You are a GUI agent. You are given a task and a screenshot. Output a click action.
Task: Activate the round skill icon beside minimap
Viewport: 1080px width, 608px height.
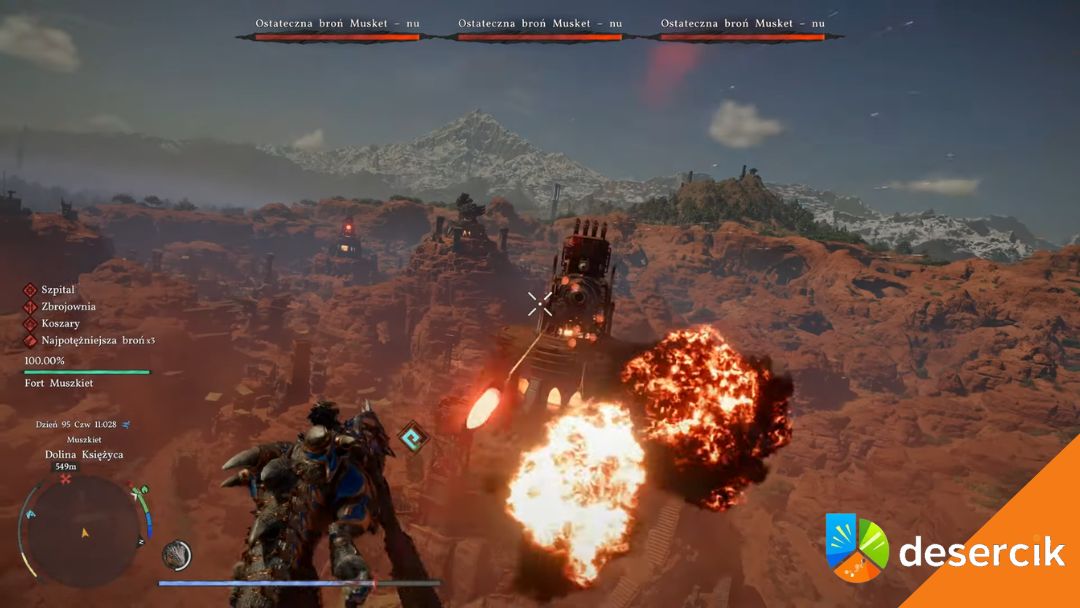(x=176, y=555)
